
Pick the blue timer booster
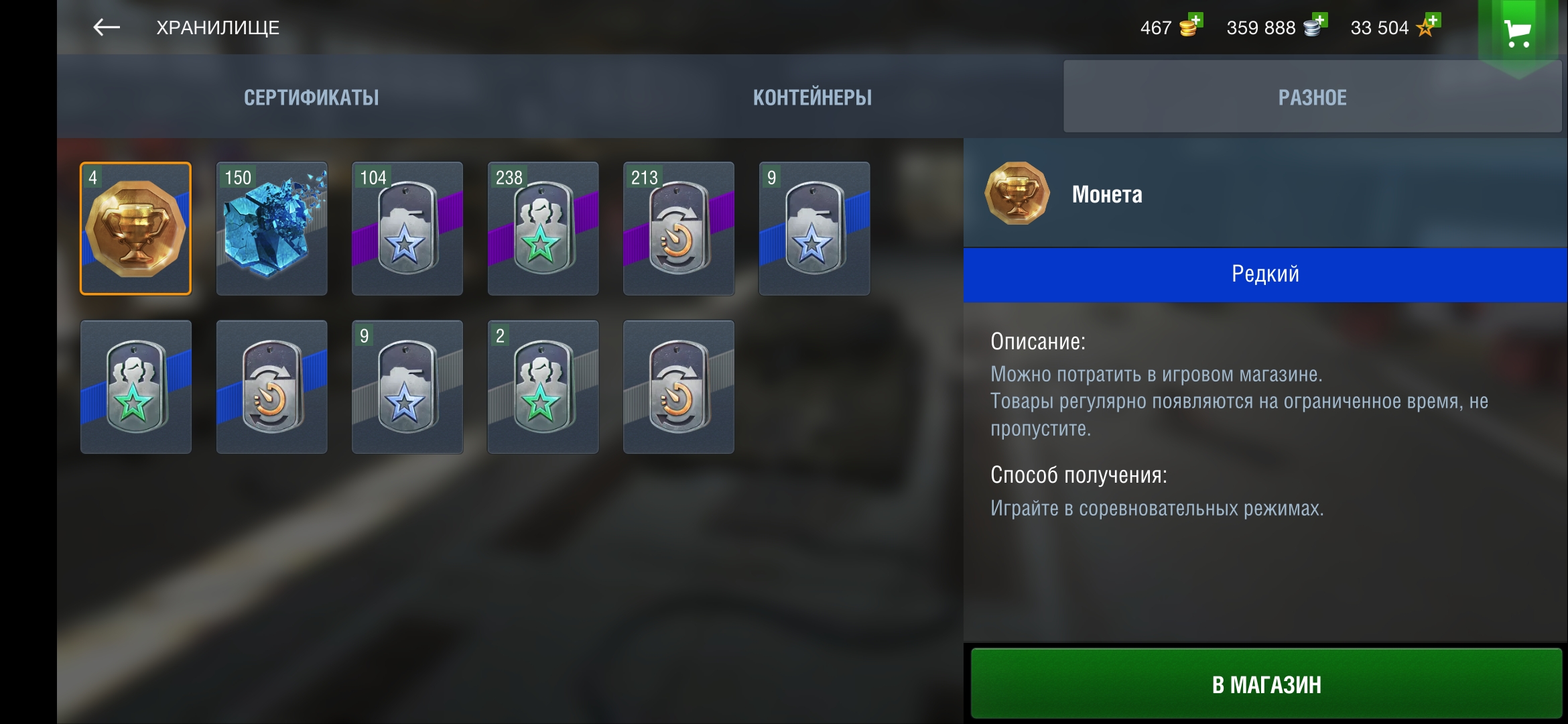272,387
